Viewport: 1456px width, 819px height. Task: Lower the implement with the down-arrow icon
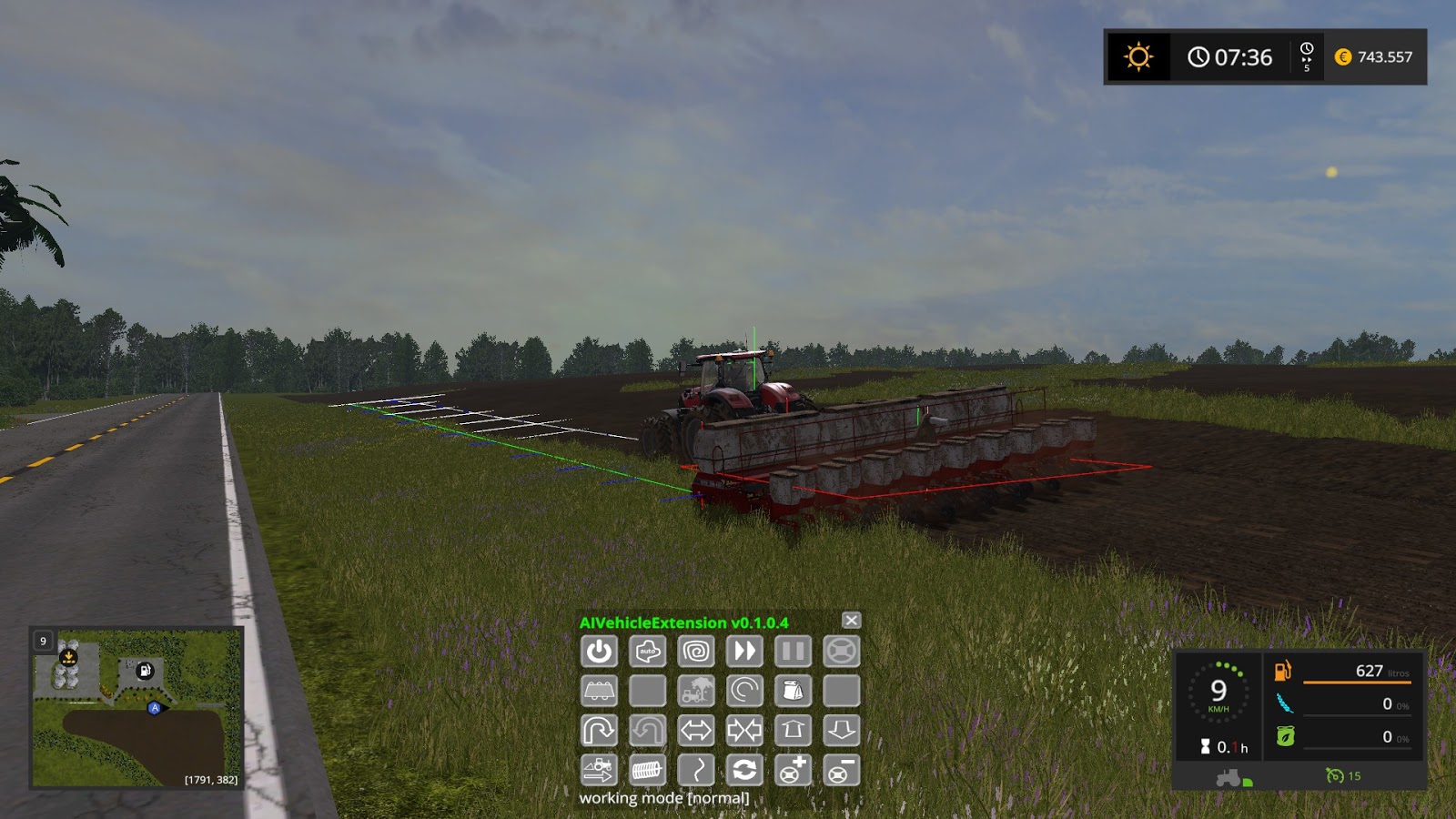[841, 730]
